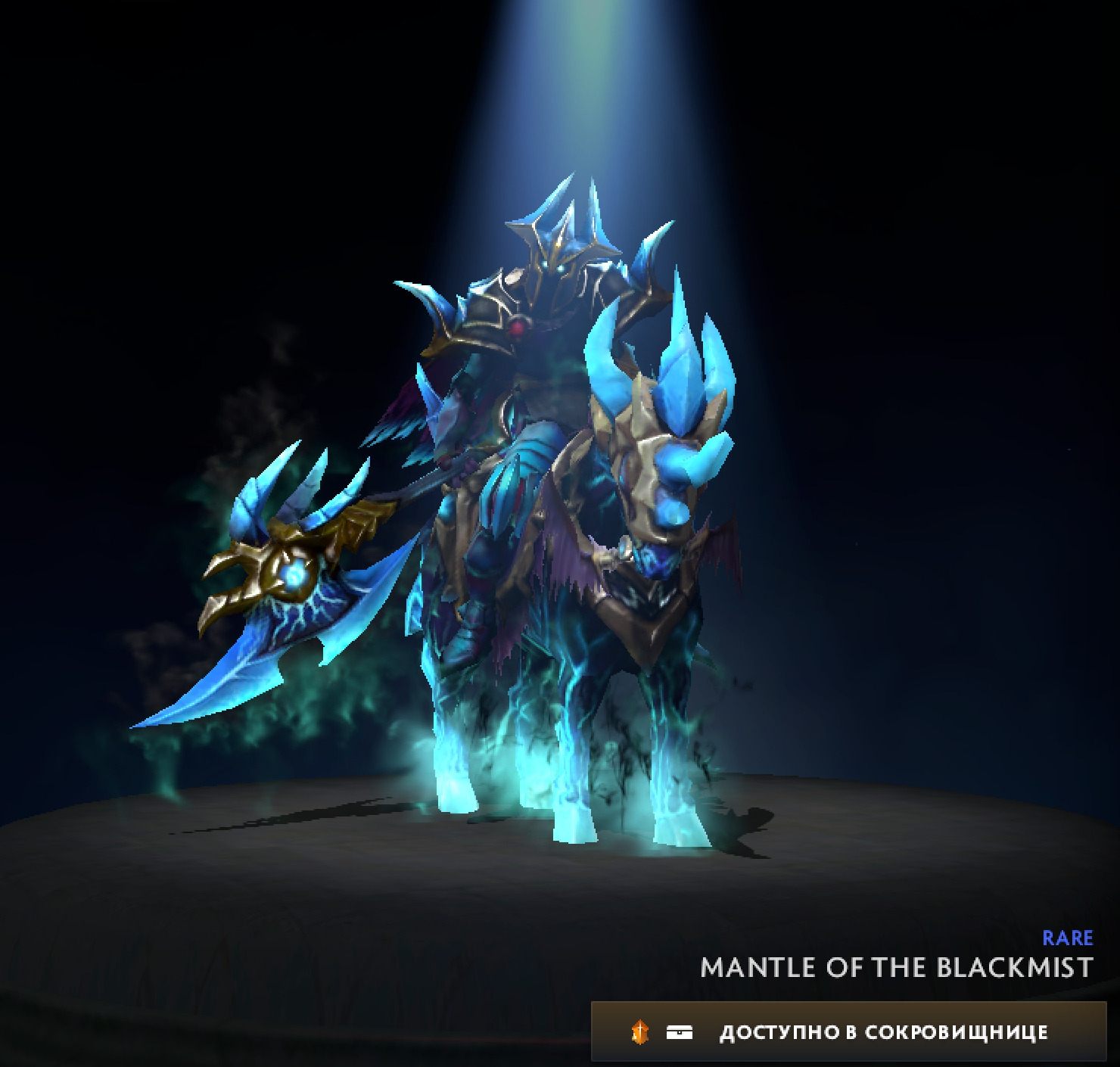Toggle the RARE rarity label
This screenshot has height=1067, width=1120.
1067,938
